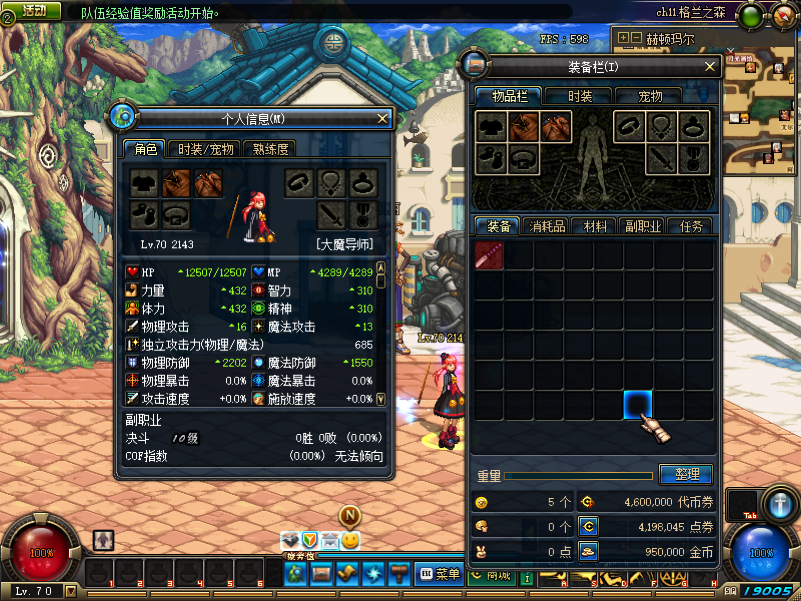Switch to the 材料 materials category
The image size is (801, 601).
(594, 226)
